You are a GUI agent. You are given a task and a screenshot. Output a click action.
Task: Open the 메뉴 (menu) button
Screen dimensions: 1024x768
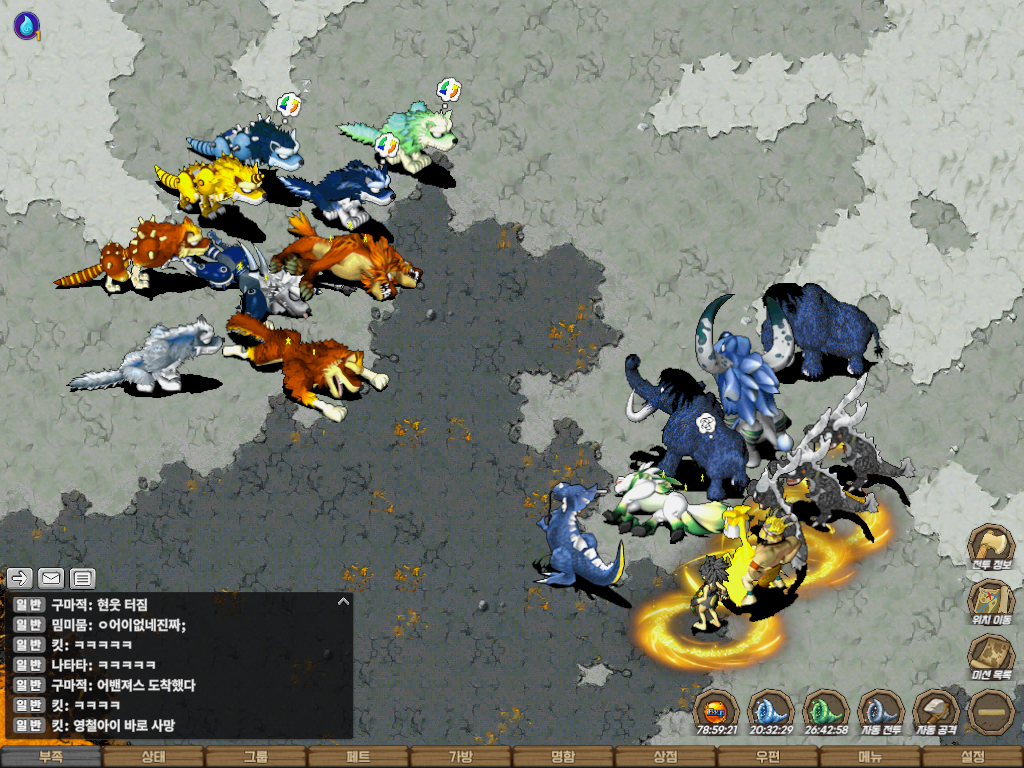[x=870, y=757]
